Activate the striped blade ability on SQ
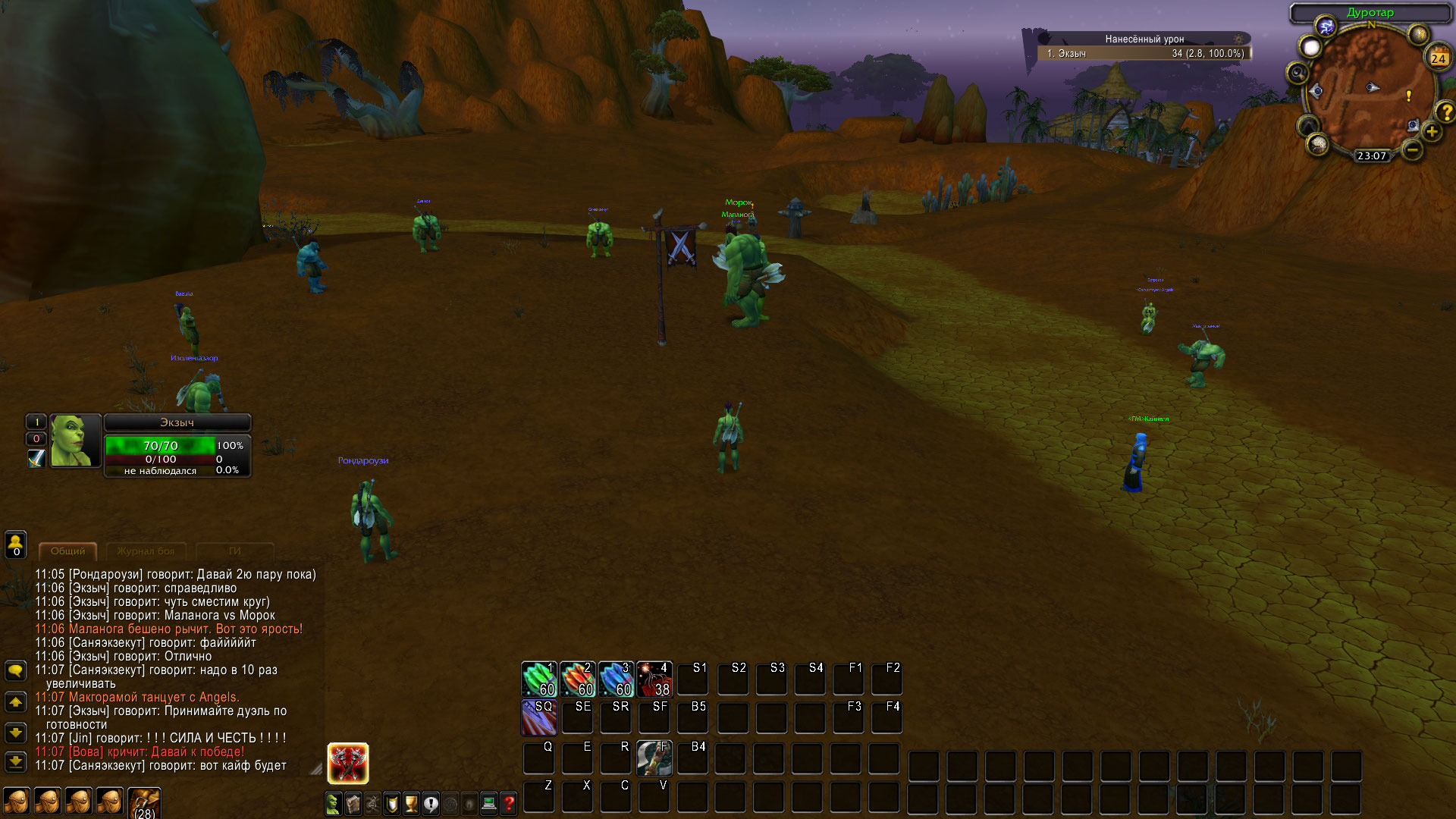 [539, 717]
